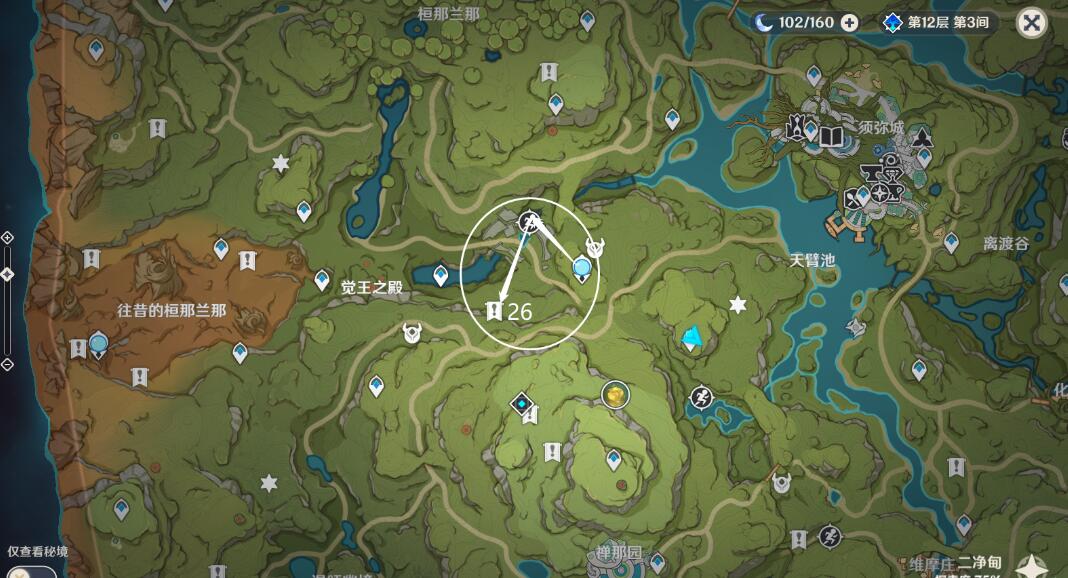This screenshot has width=1068, height=578.
Task: Select the golden round marker on the hill
Action: [615, 395]
